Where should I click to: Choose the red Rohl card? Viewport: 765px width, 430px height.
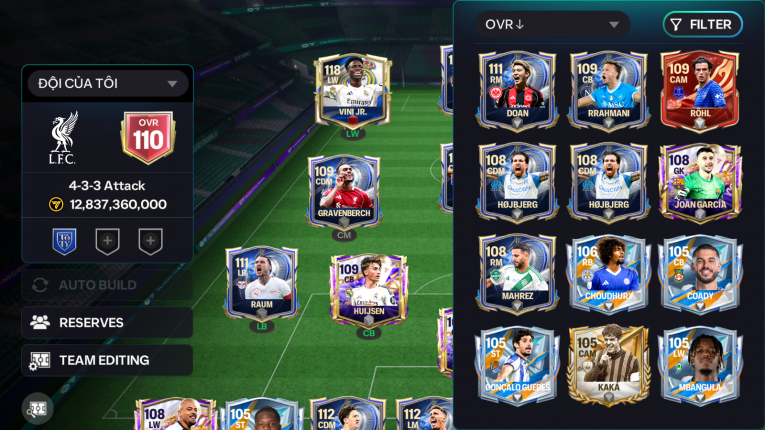click(x=699, y=89)
